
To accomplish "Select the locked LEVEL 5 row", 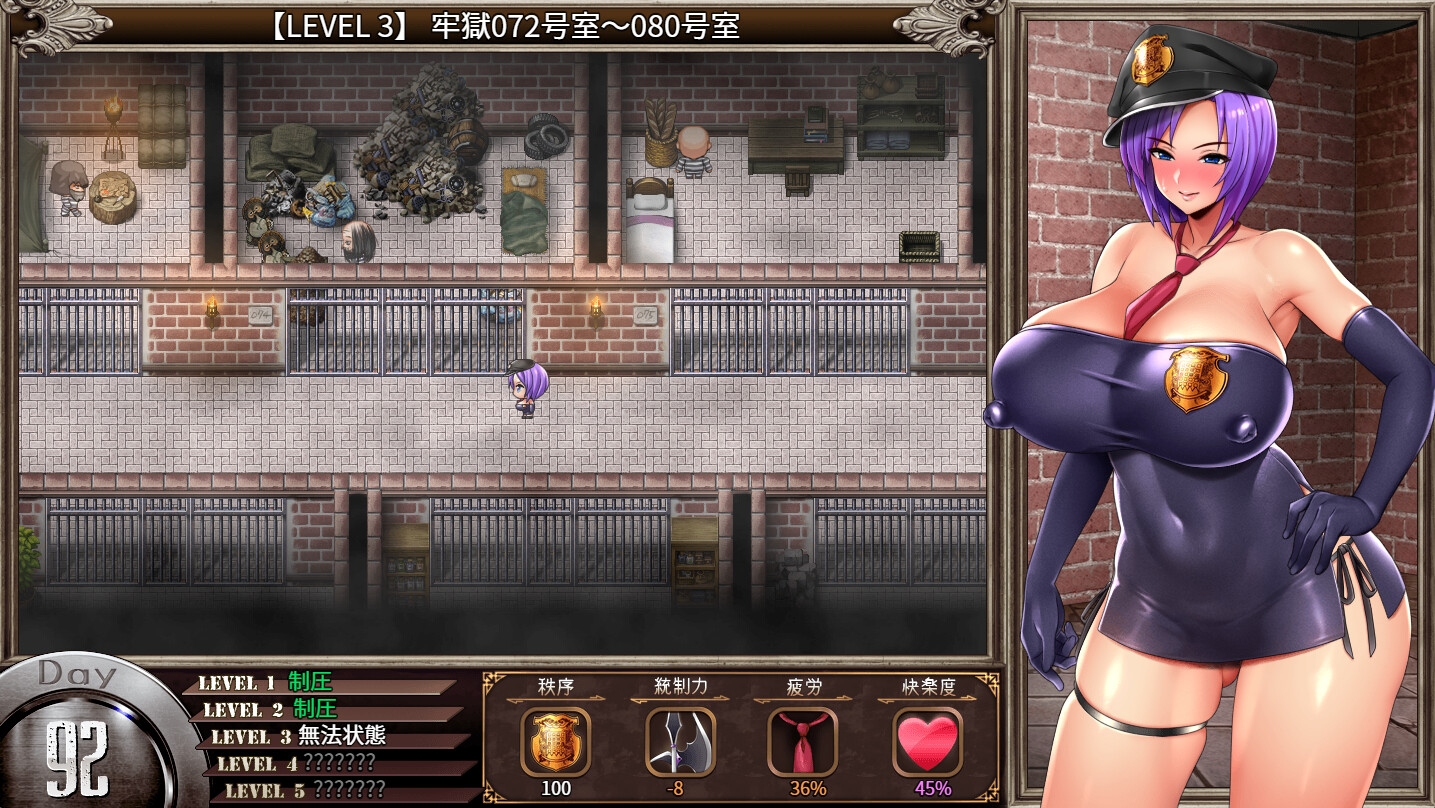I will tap(340, 790).
